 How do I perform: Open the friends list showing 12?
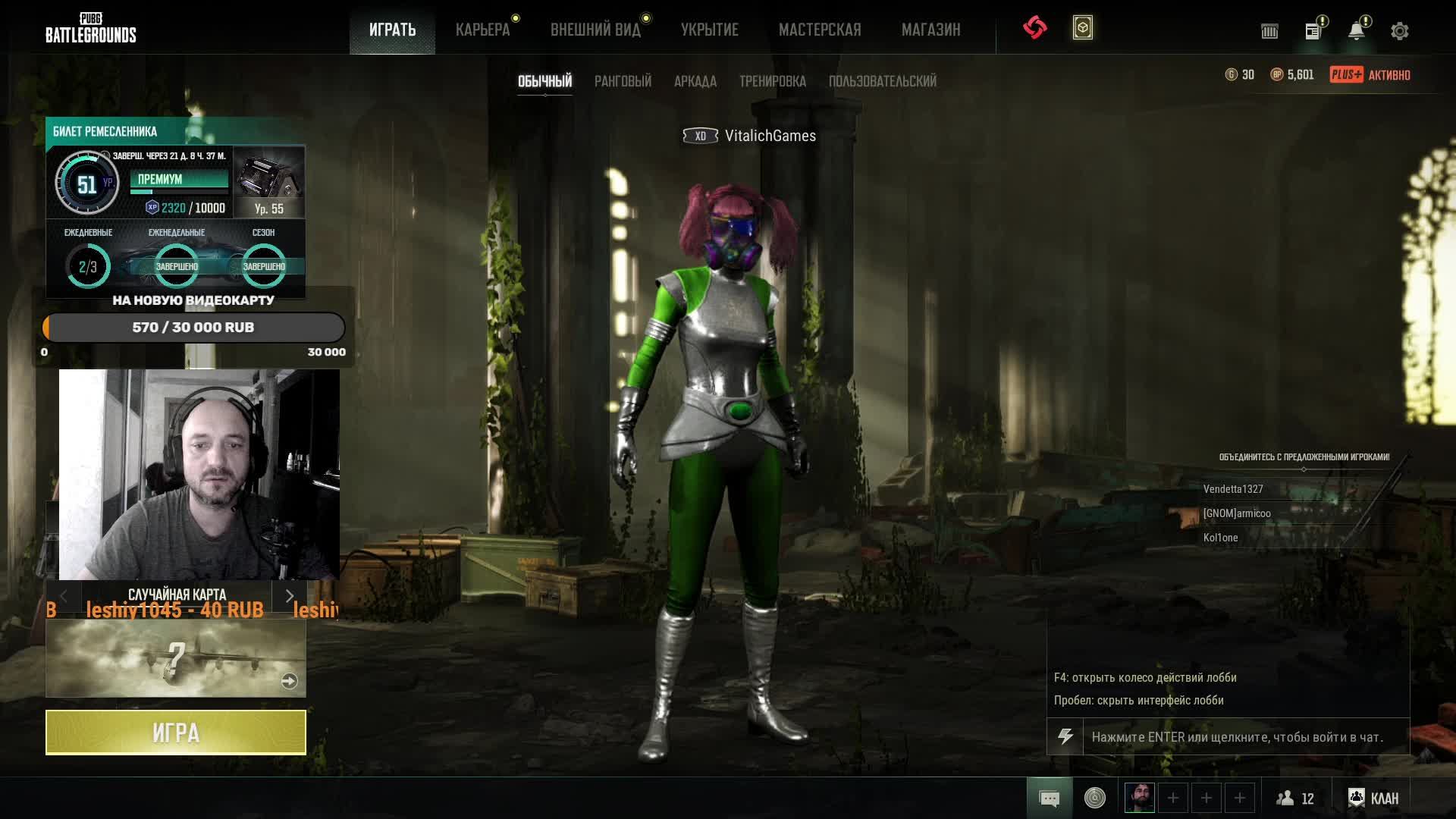[x=1295, y=798]
